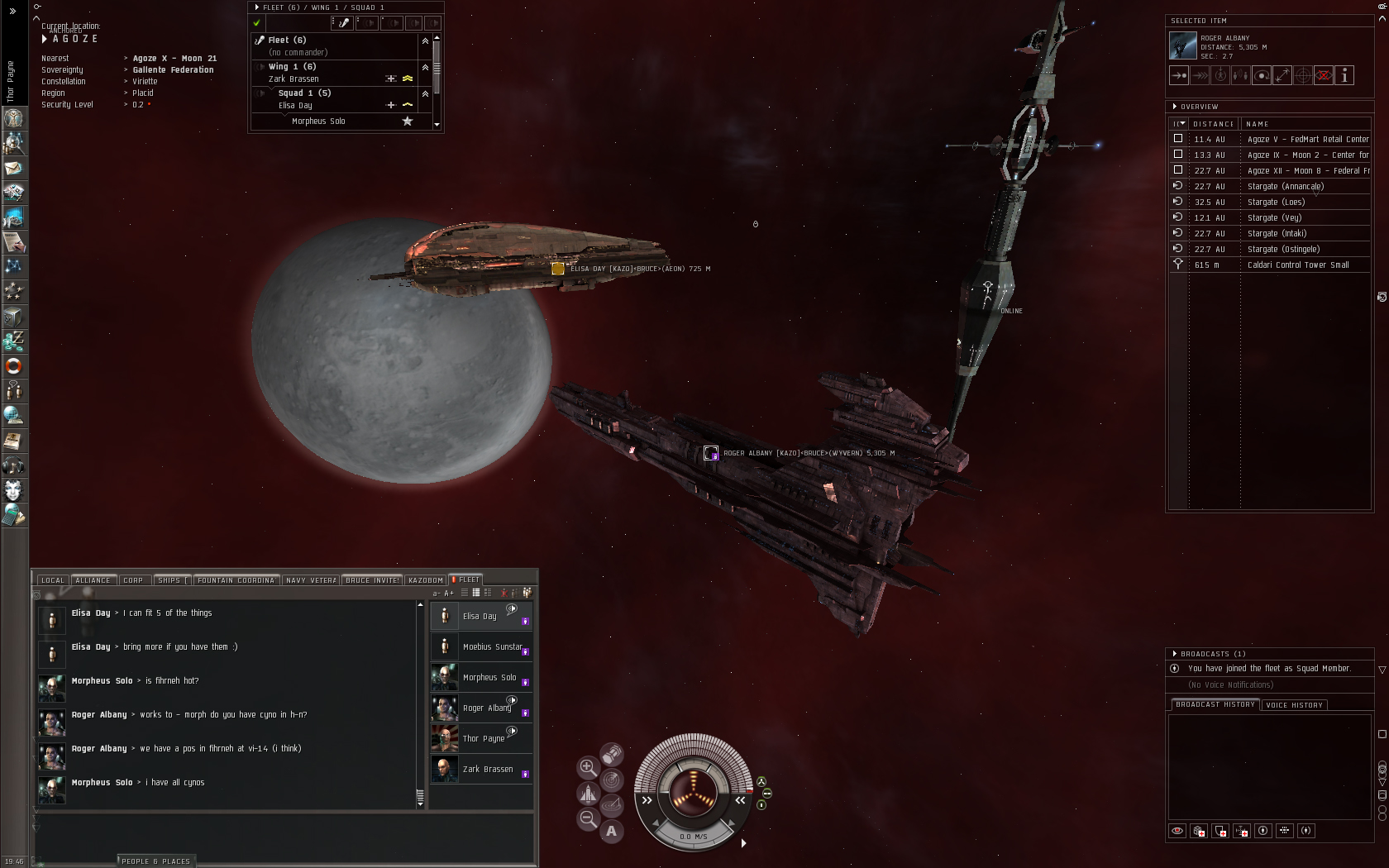This screenshot has width=1389, height=868.
Task: Select Agoze V - FedMart Retail Center row
Action: (1307, 140)
